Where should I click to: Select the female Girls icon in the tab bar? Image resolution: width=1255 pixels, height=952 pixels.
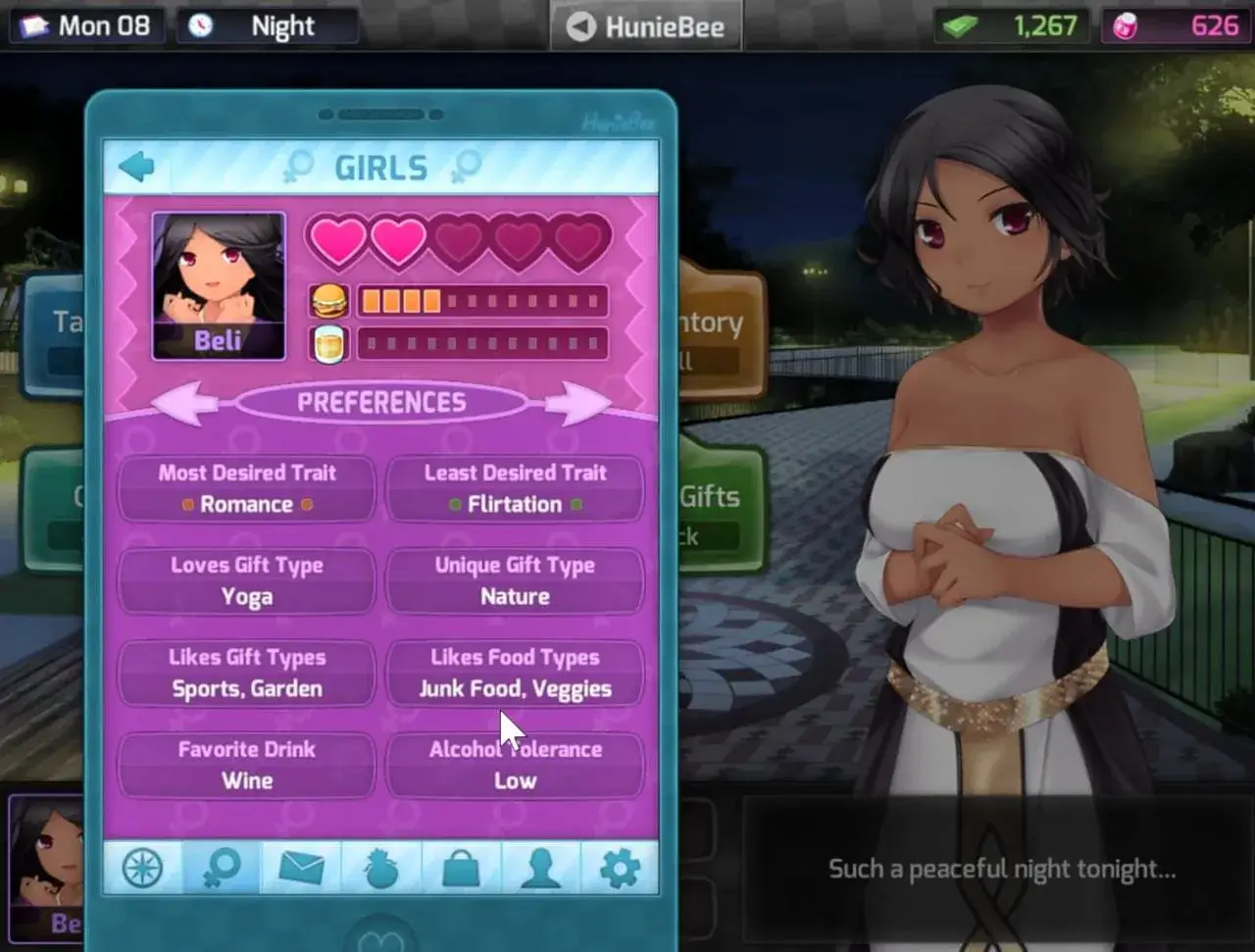pos(221,867)
